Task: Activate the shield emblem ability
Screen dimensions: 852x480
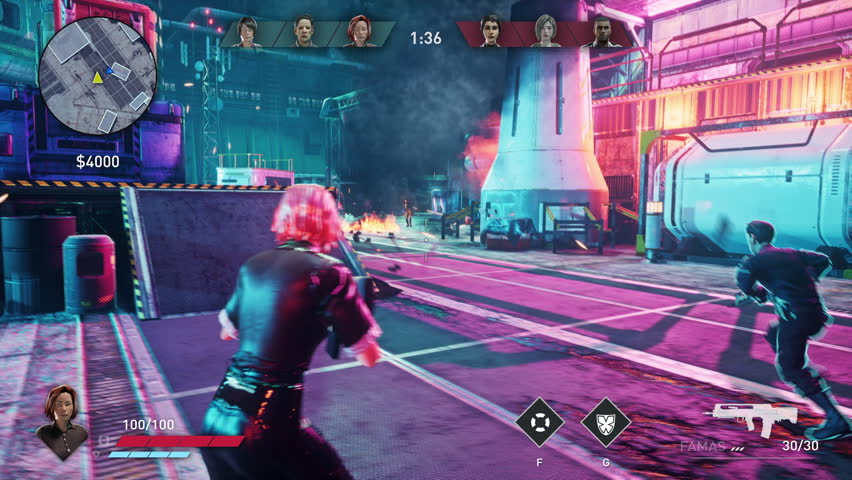Action: [x=606, y=422]
